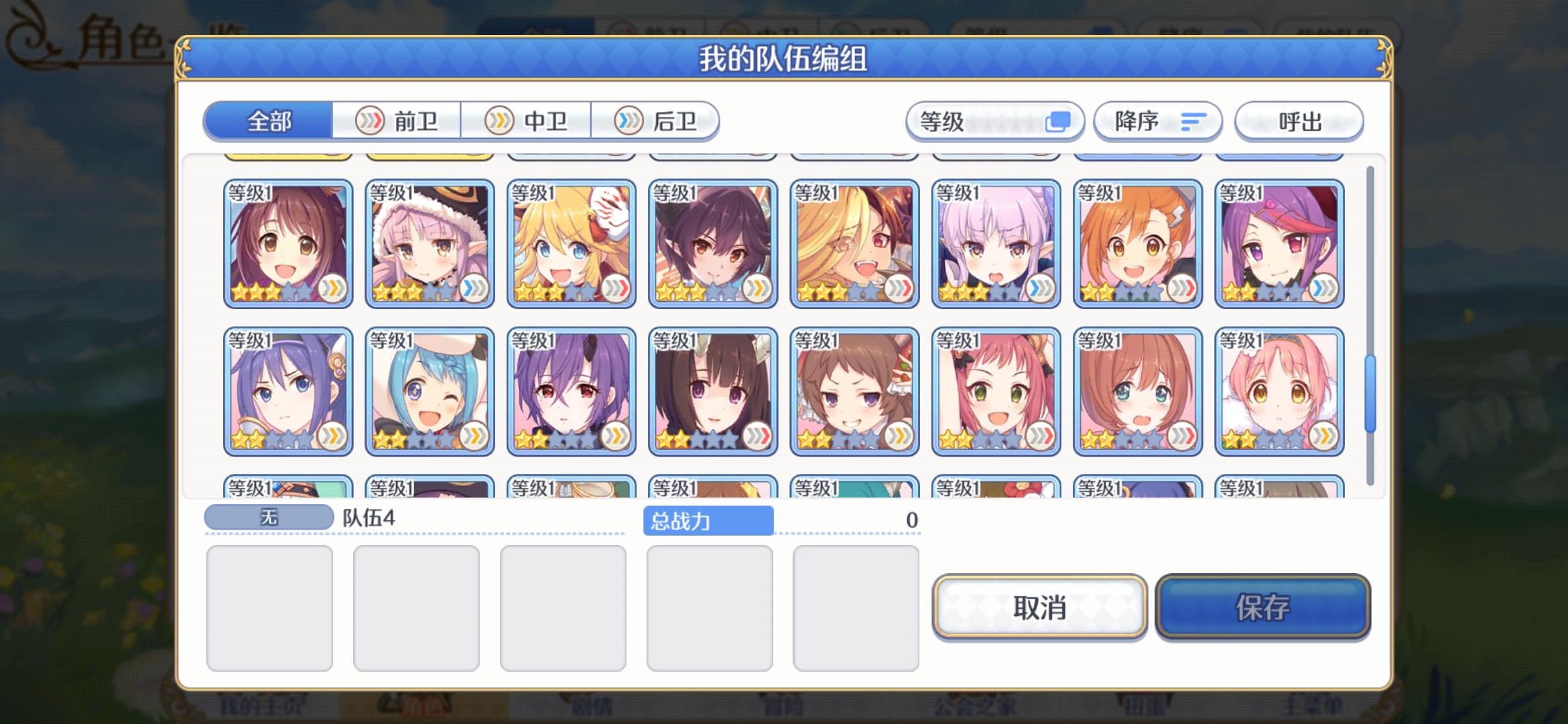Click the 呼出 call-out control

[x=1299, y=121]
